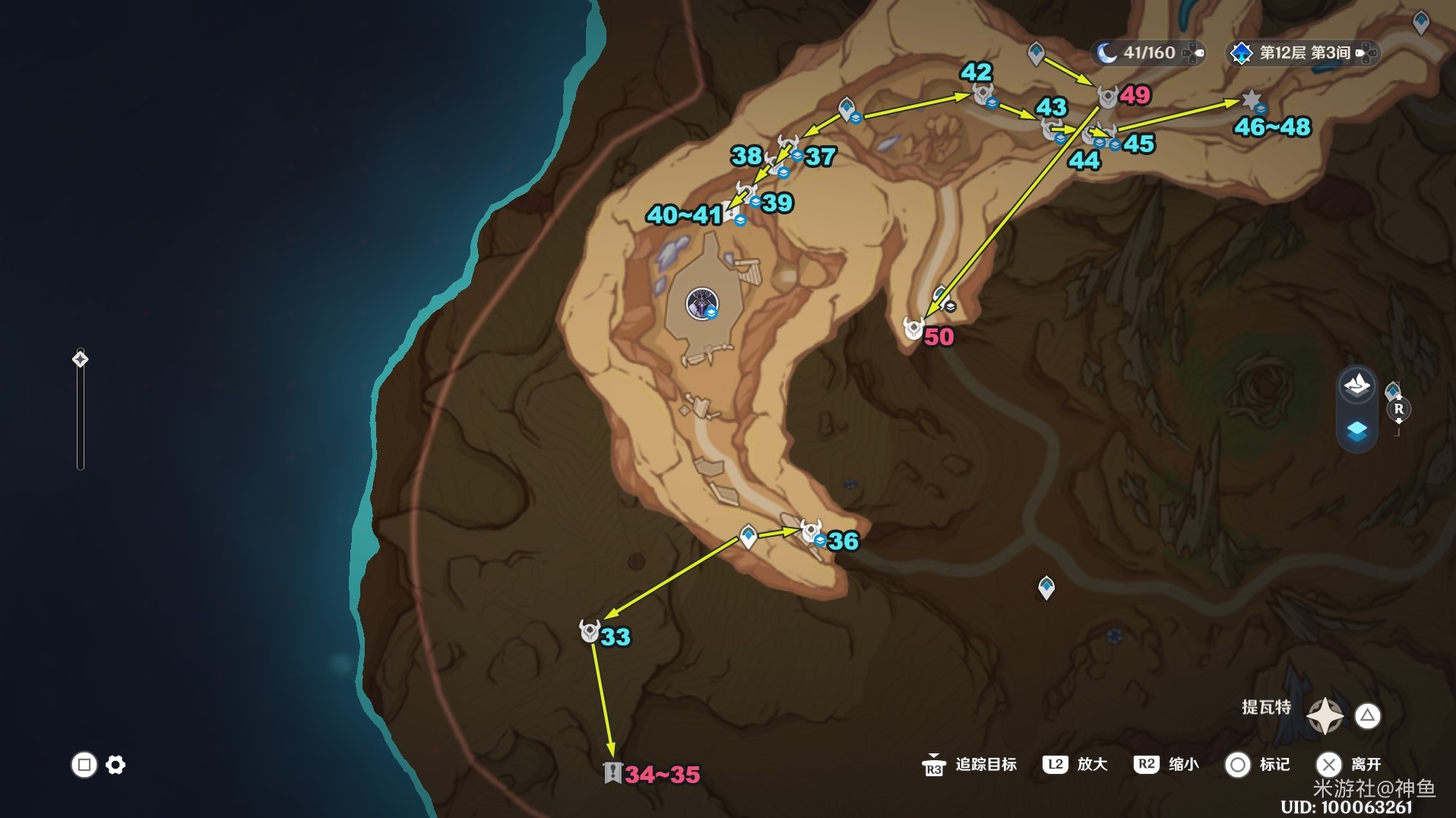Screen dimensions: 1456x818
Task: Select the star marker above 46~48
Action: (1251, 100)
